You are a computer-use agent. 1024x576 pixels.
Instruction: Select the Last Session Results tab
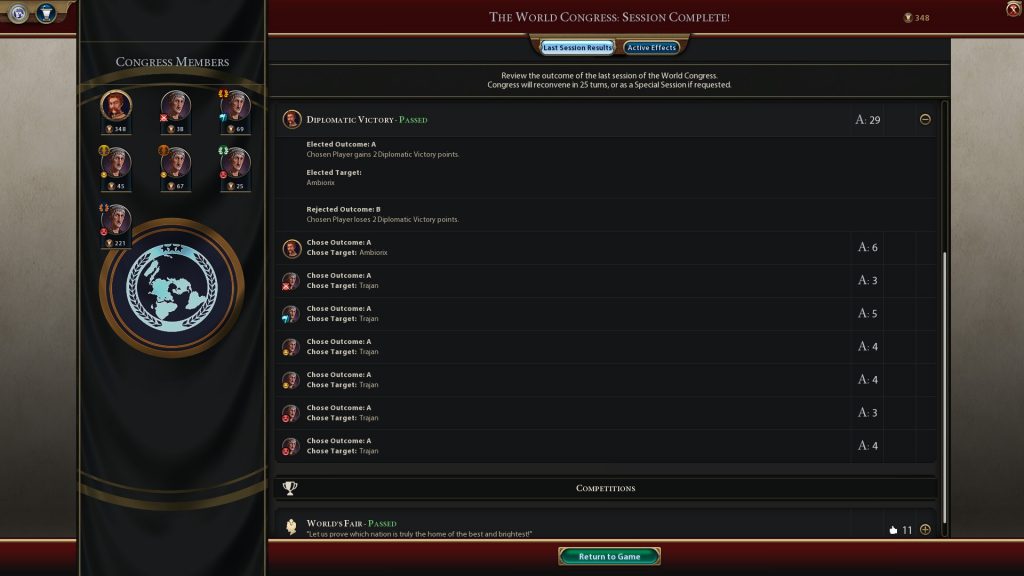(x=577, y=47)
